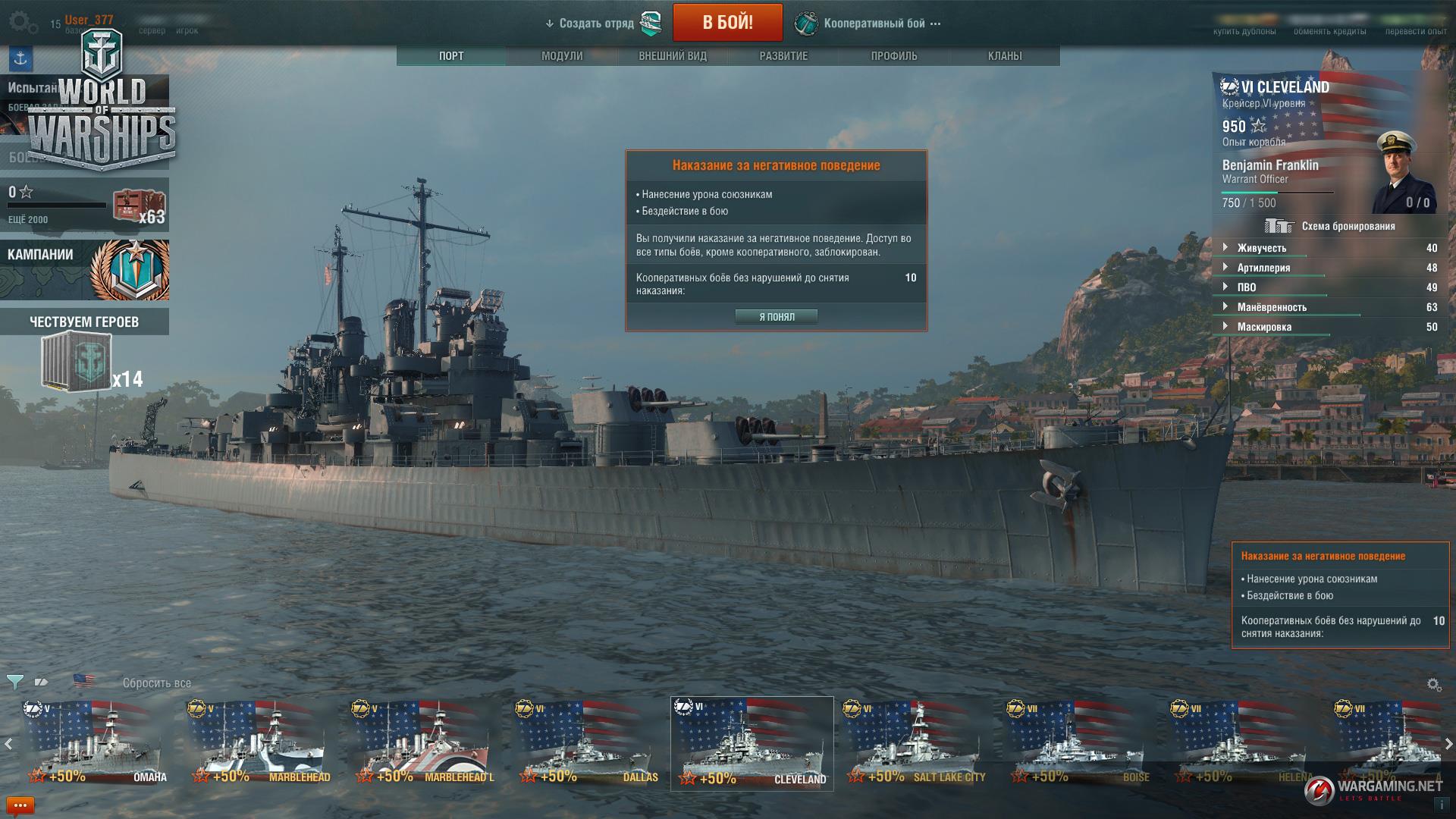The width and height of the screenshot is (1456, 819).
Task: Select the Salt Lake City ship card
Action: coord(915,743)
